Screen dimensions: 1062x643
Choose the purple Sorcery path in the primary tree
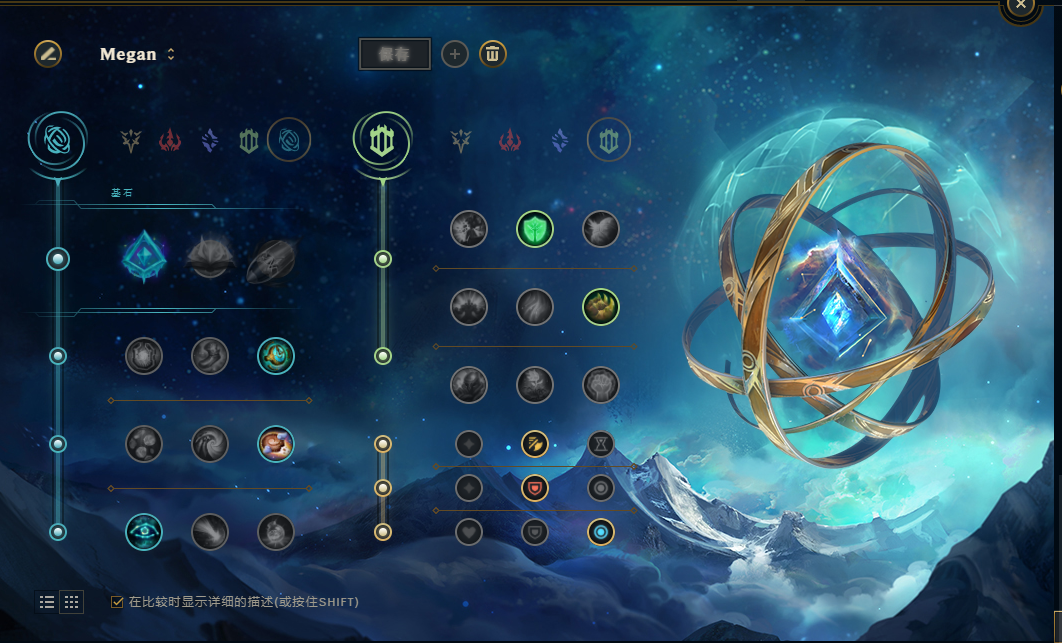tap(209, 141)
